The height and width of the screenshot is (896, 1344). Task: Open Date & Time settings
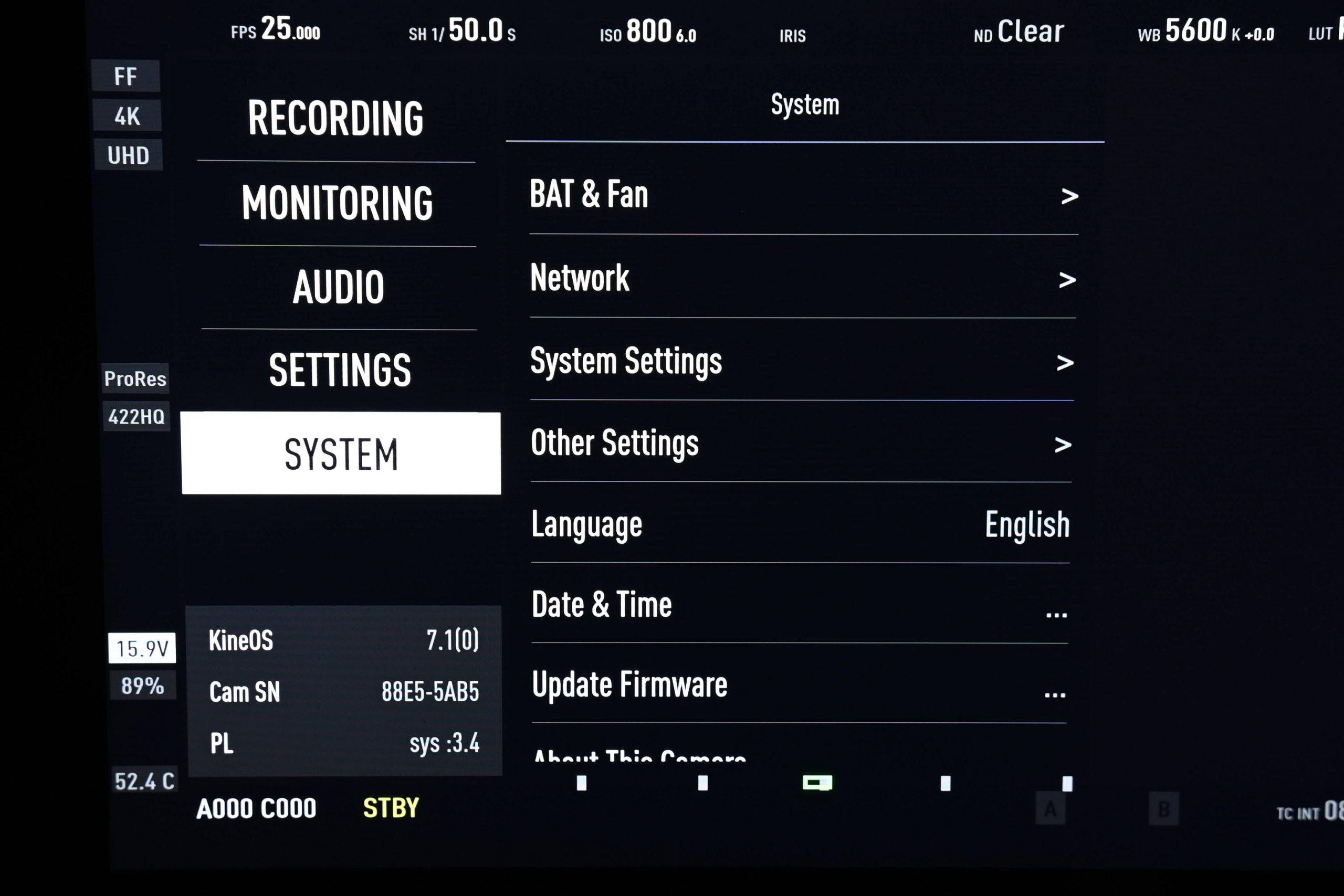[x=800, y=604]
